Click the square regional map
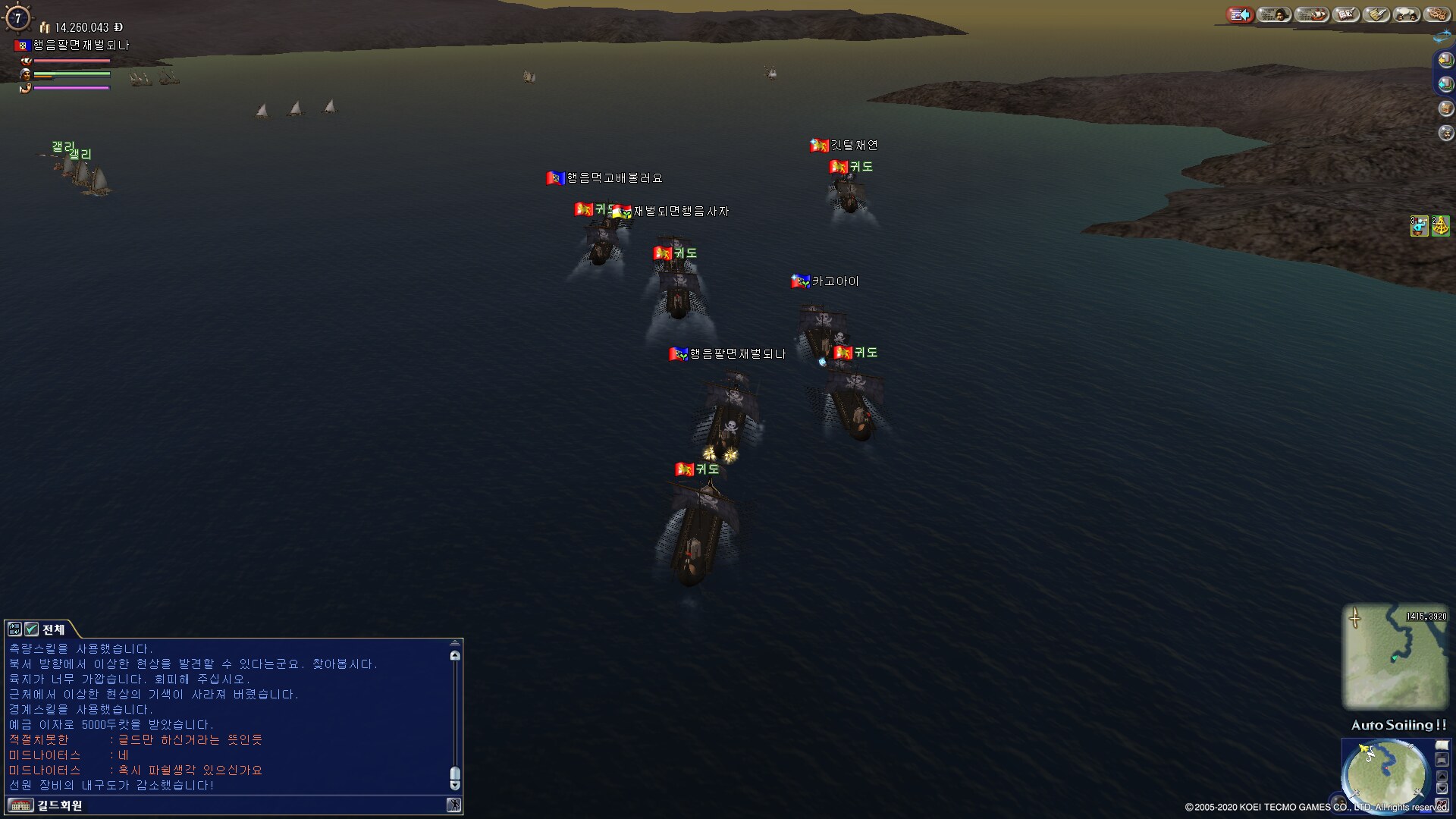Screen dimensions: 1456x819 point(1395,657)
